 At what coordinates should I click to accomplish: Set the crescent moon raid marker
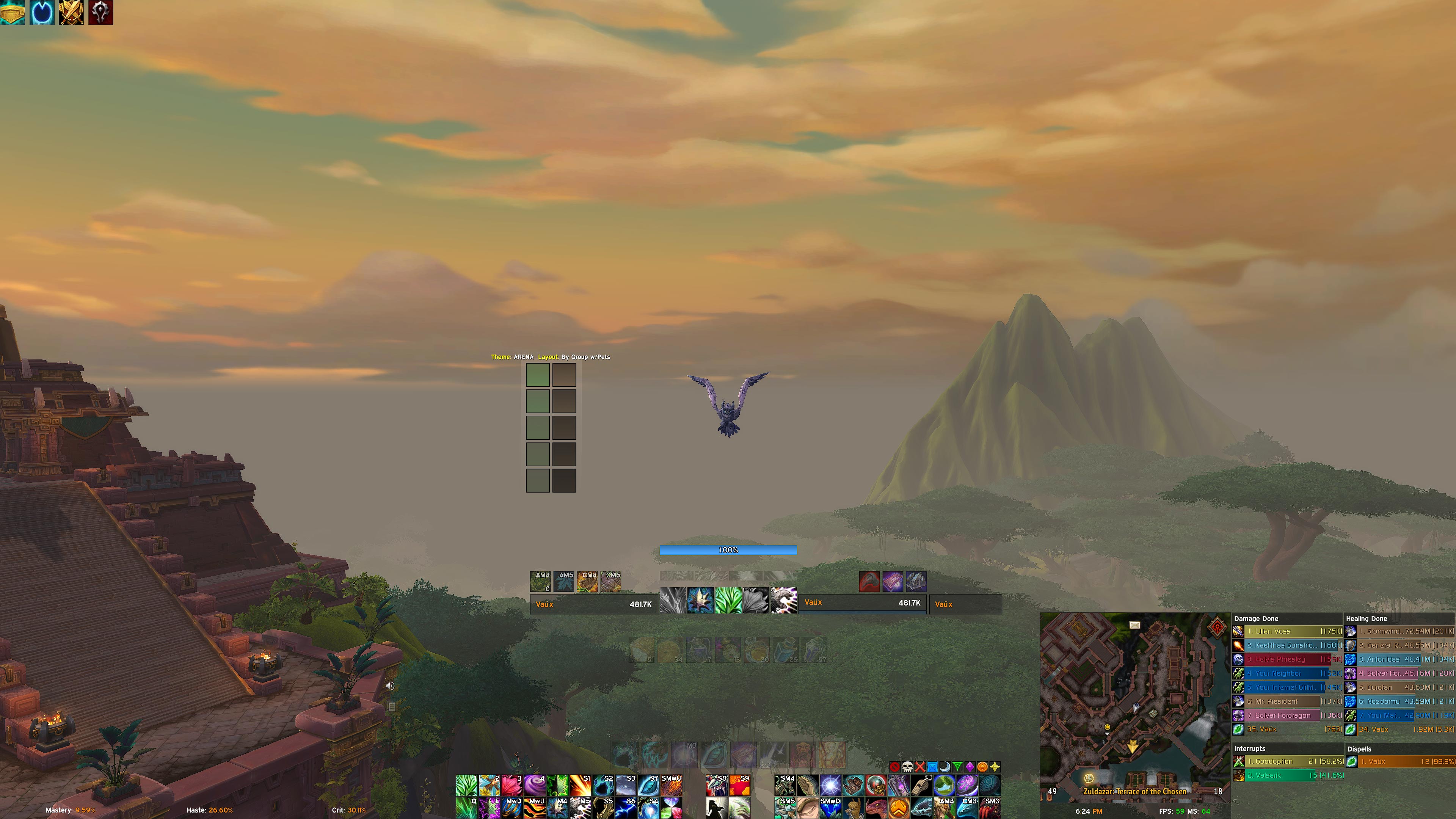point(945,767)
